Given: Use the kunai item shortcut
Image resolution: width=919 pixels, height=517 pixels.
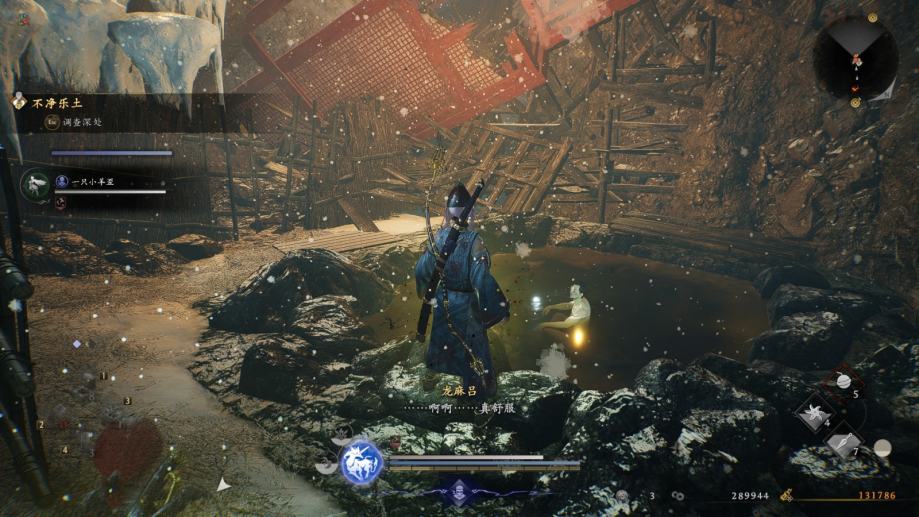Looking at the screenshot, I should click(x=843, y=443).
